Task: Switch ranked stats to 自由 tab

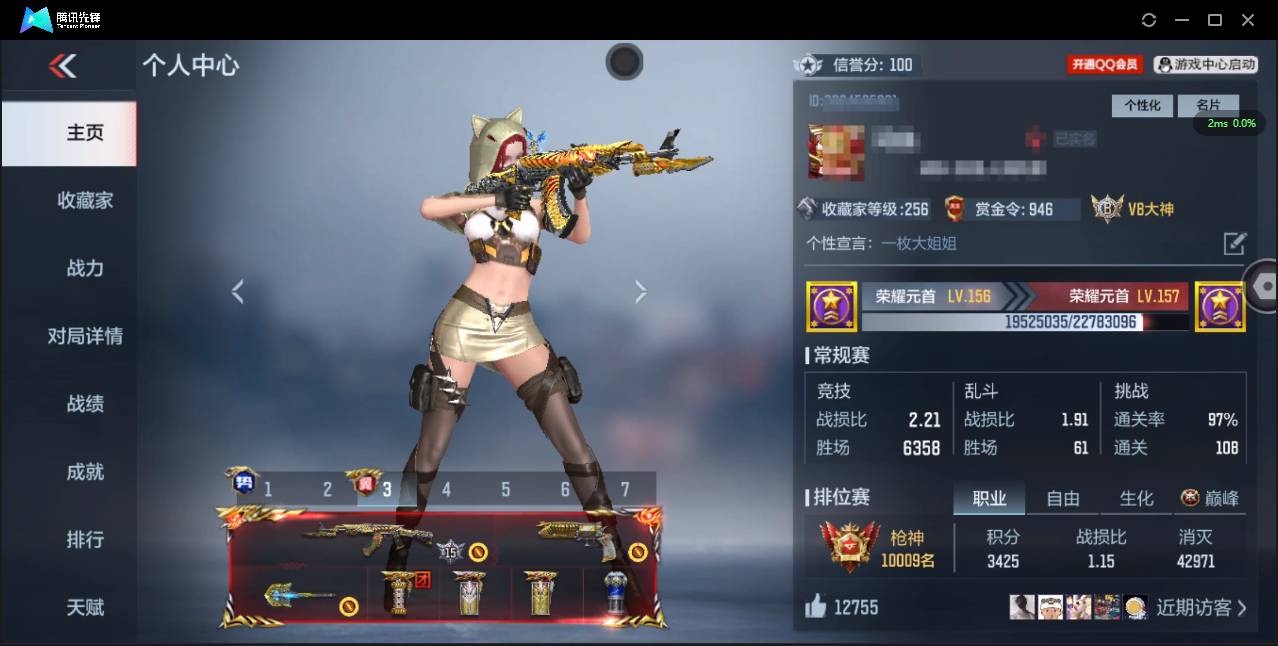Action: coord(1063,498)
